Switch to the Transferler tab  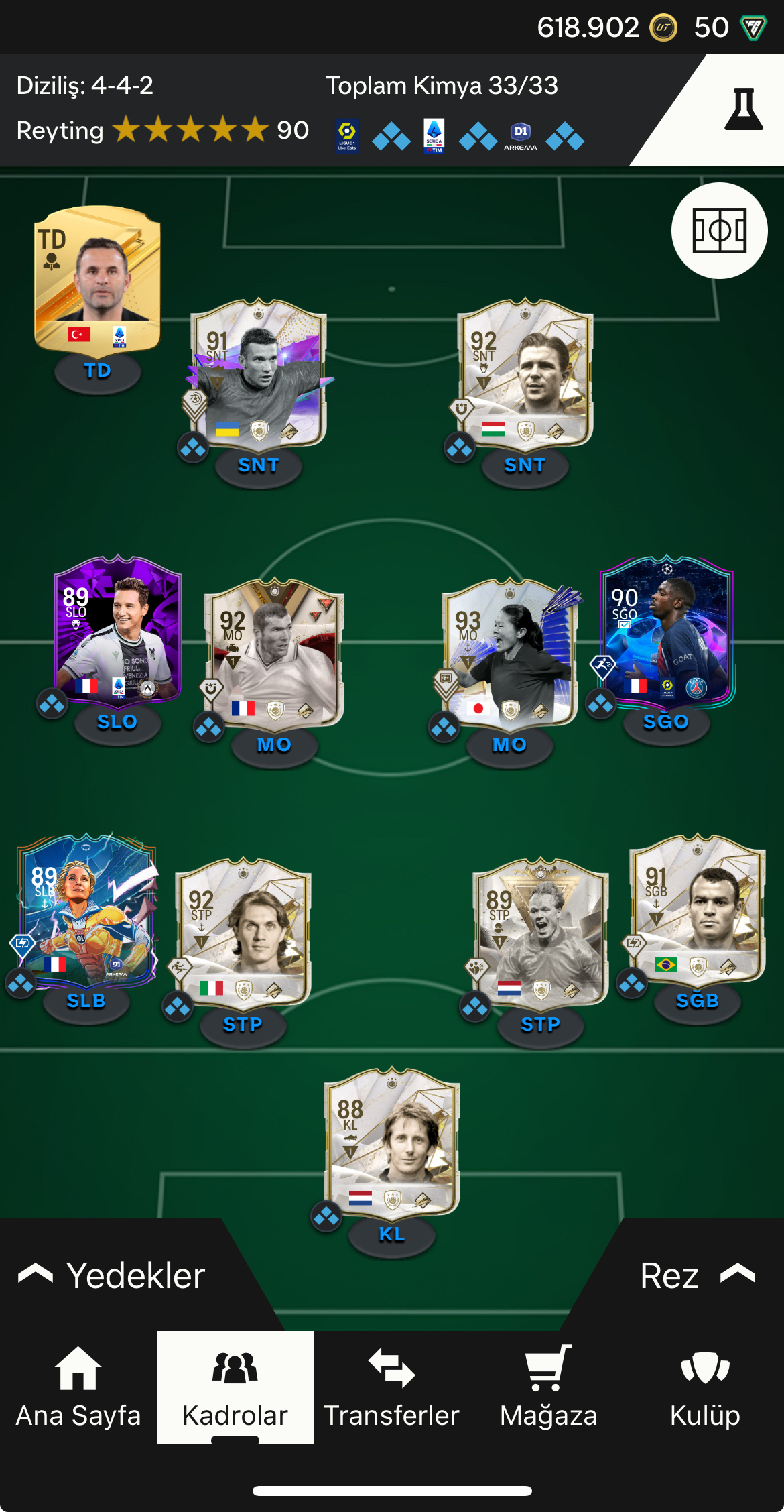391,1388
